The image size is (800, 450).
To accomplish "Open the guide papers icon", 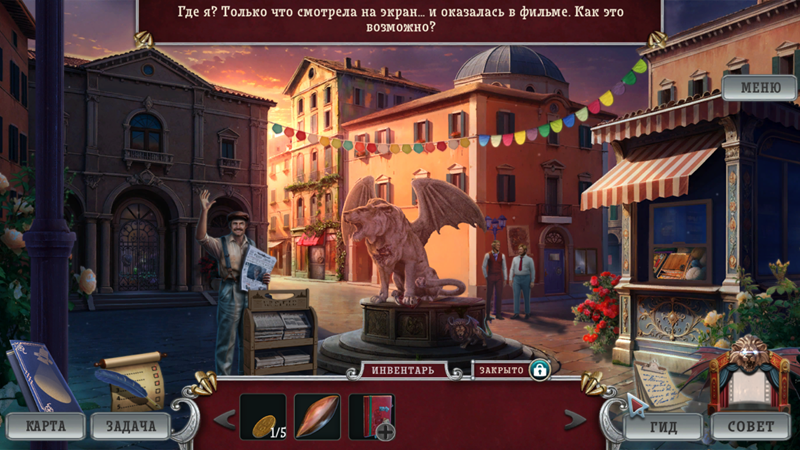I will click(x=659, y=381).
